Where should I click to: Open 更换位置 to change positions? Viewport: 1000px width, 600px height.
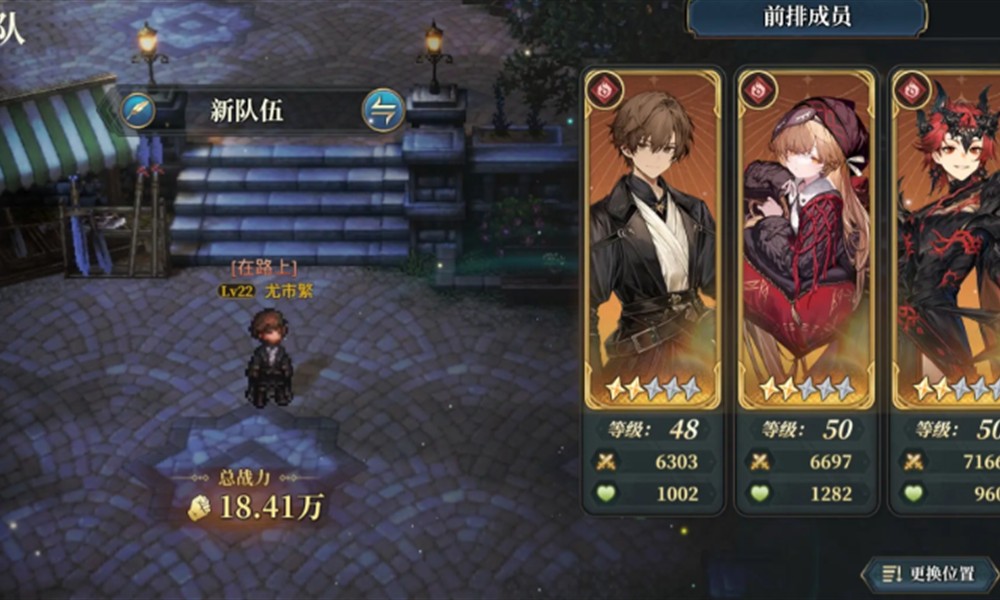tap(929, 574)
